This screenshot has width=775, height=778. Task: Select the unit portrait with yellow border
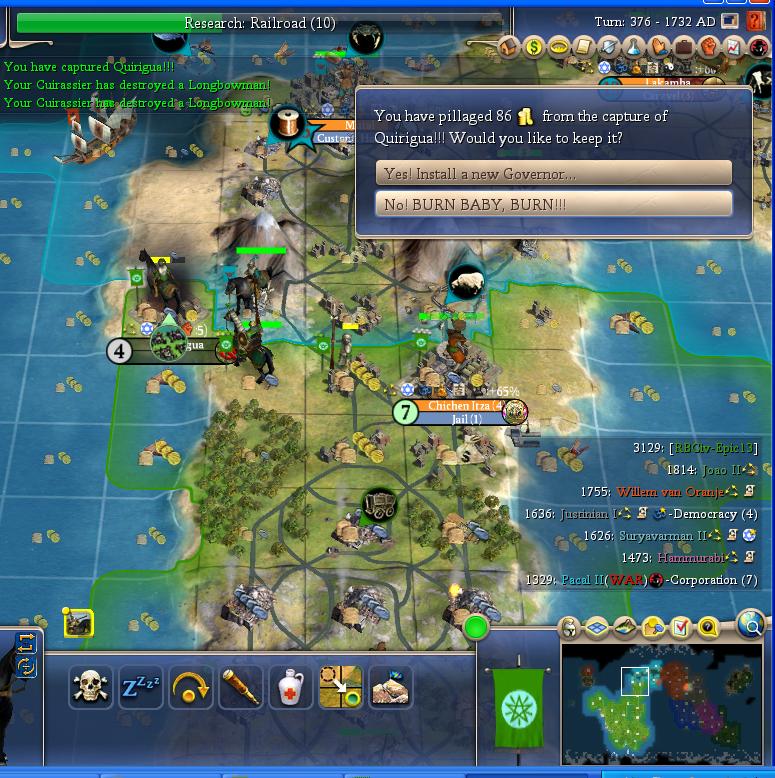(x=78, y=623)
